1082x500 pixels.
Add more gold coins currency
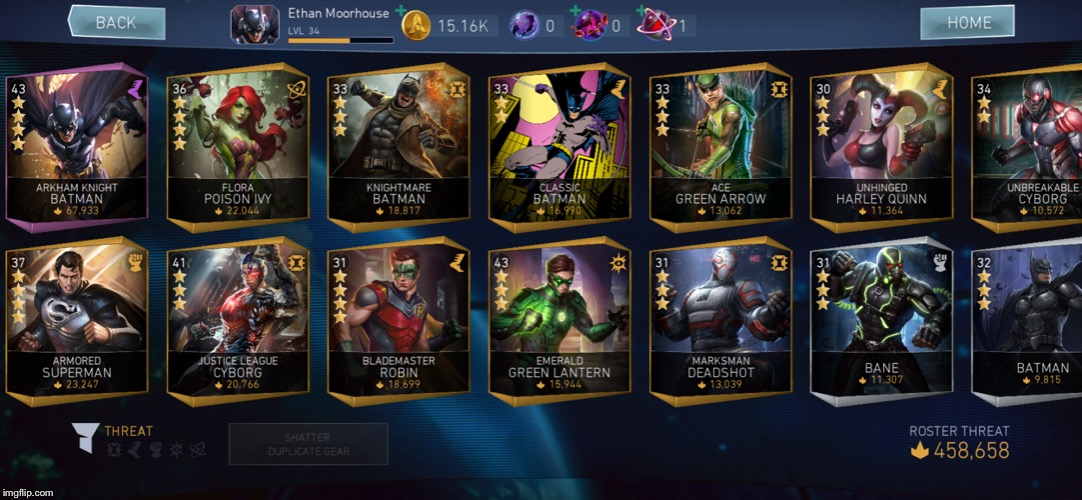tap(402, 11)
